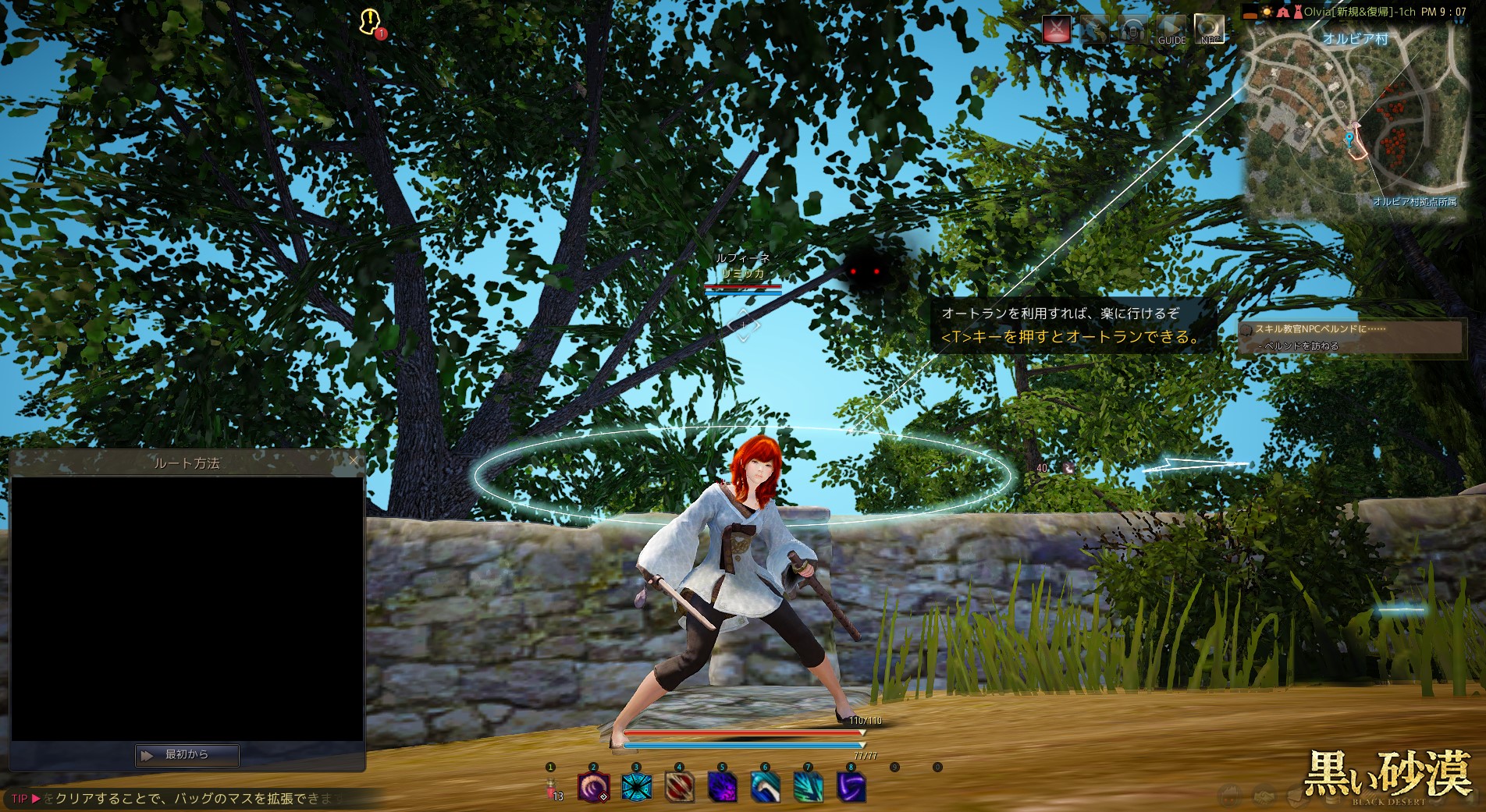Activate the red slash skill in slot 4
Image resolution: width=1486 pixels, height=812 pixels.
(679, 787)
